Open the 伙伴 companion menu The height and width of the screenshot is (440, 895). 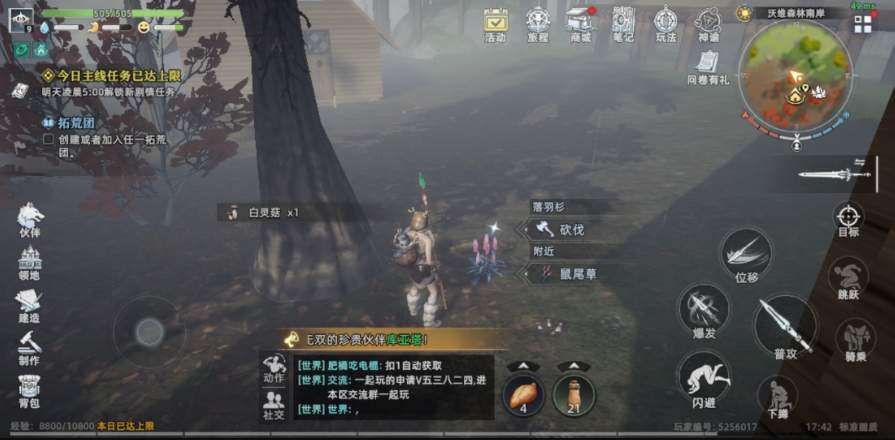(x=29, y=220)
